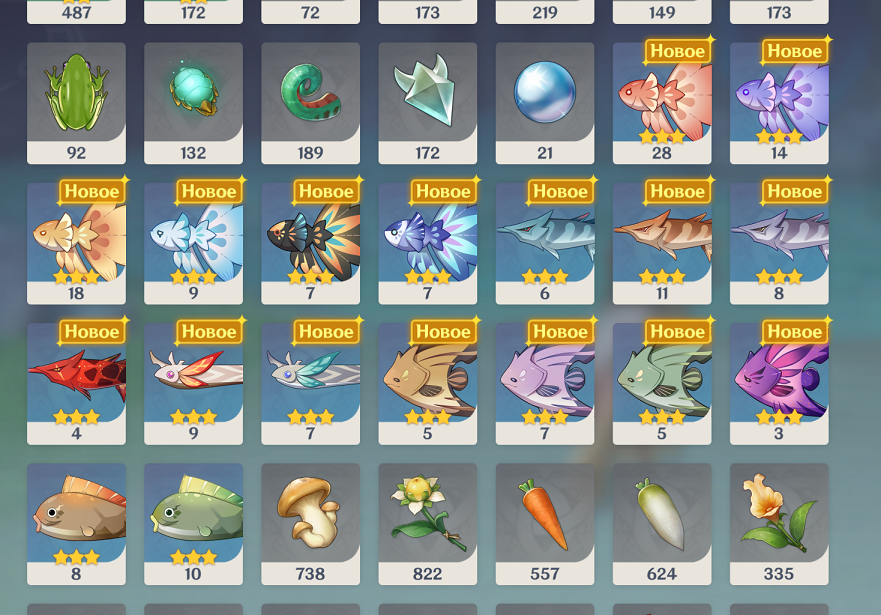This screenshot has width=881, height=615.
Task: Select the dark blue butterflyfish slot
Action: [427, 242]
